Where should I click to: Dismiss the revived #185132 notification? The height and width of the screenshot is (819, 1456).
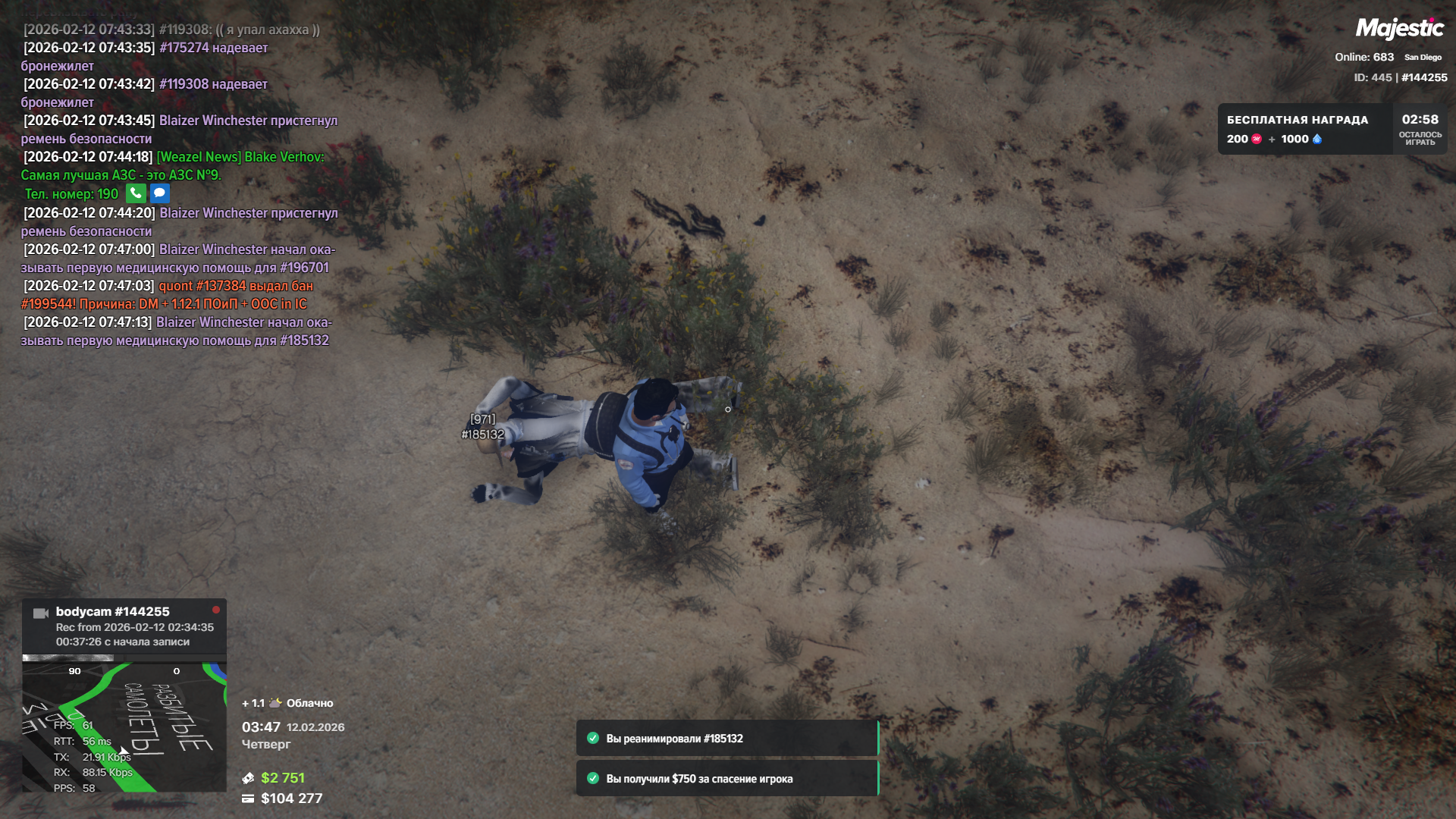coord(726,739)
